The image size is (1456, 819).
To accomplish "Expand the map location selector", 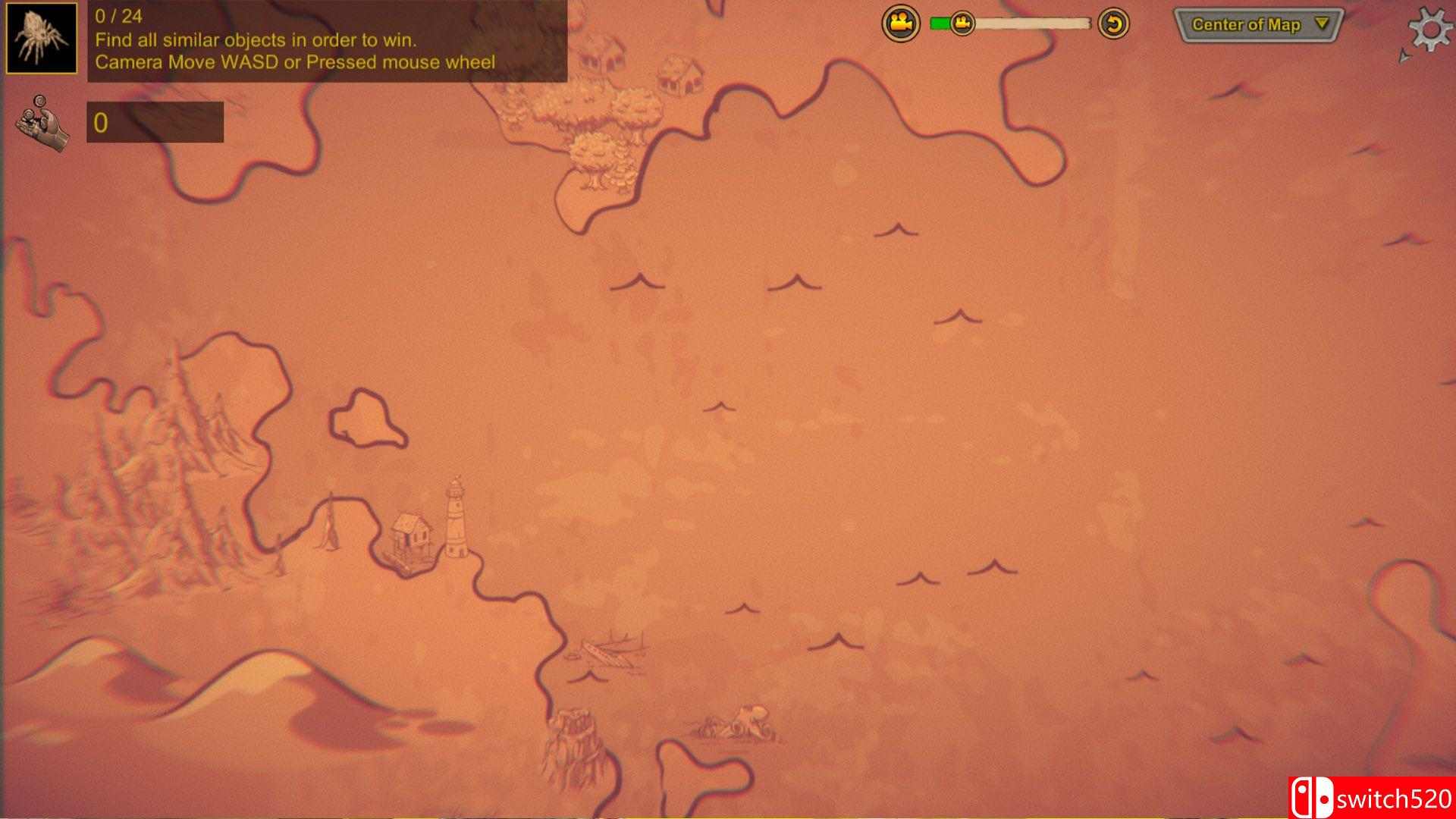I will pyautogui.click(x=1259, y=24).
